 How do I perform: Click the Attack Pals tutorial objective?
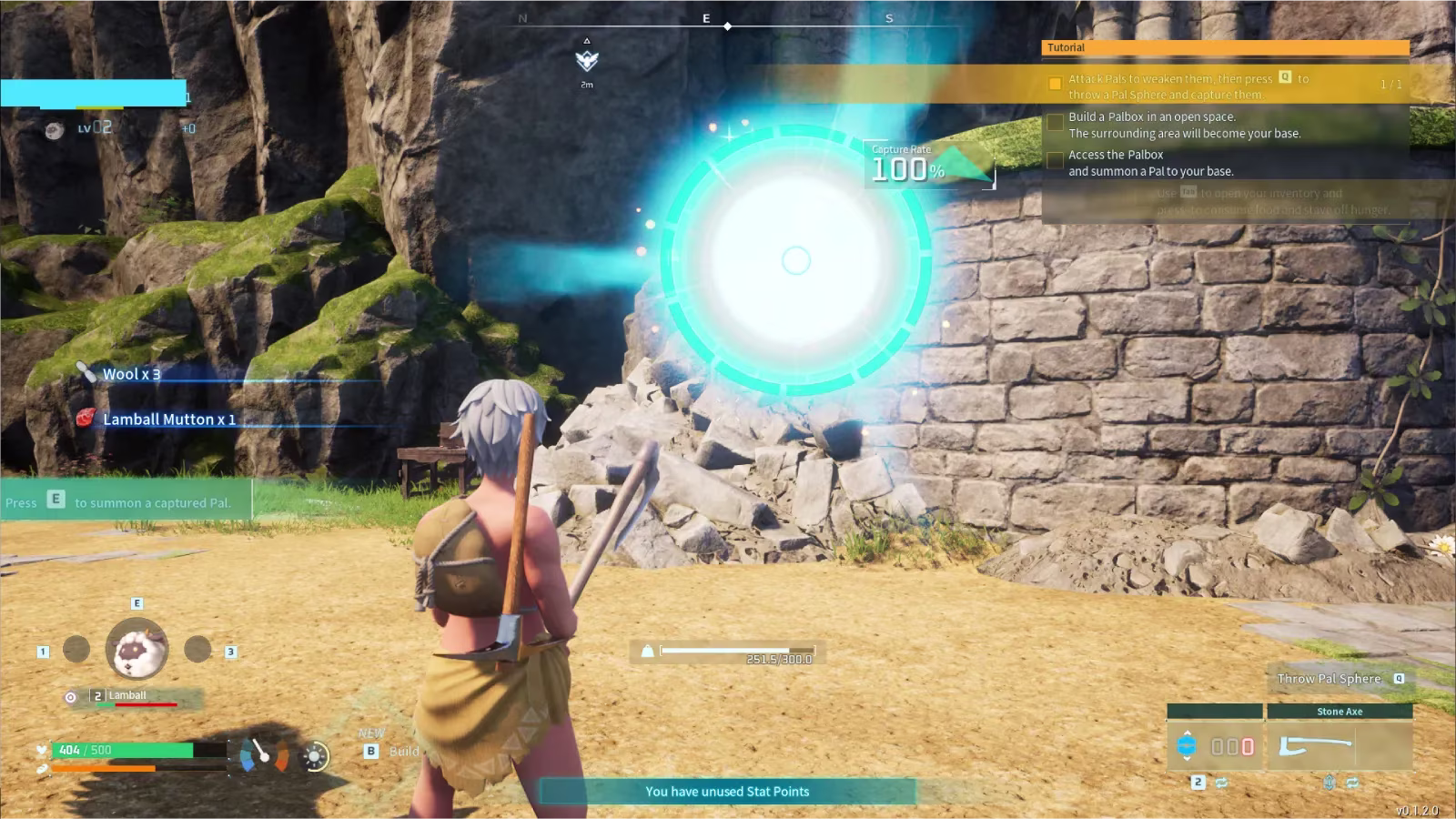1187,86
